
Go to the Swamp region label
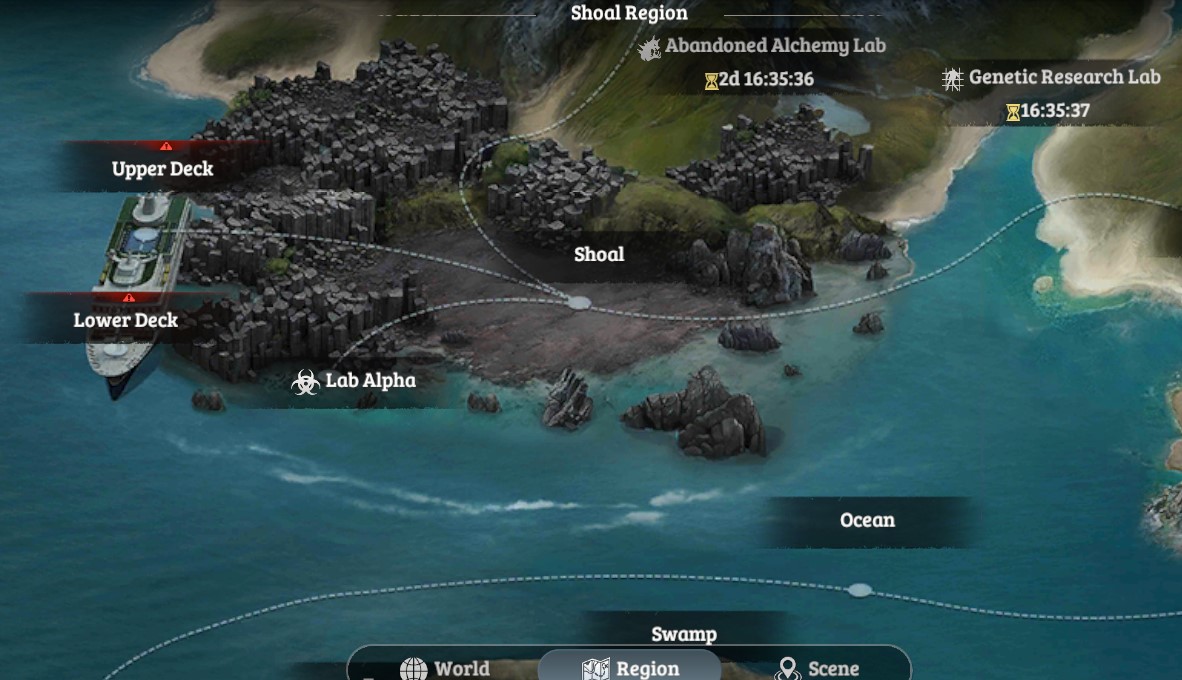[x=684, y=634]
